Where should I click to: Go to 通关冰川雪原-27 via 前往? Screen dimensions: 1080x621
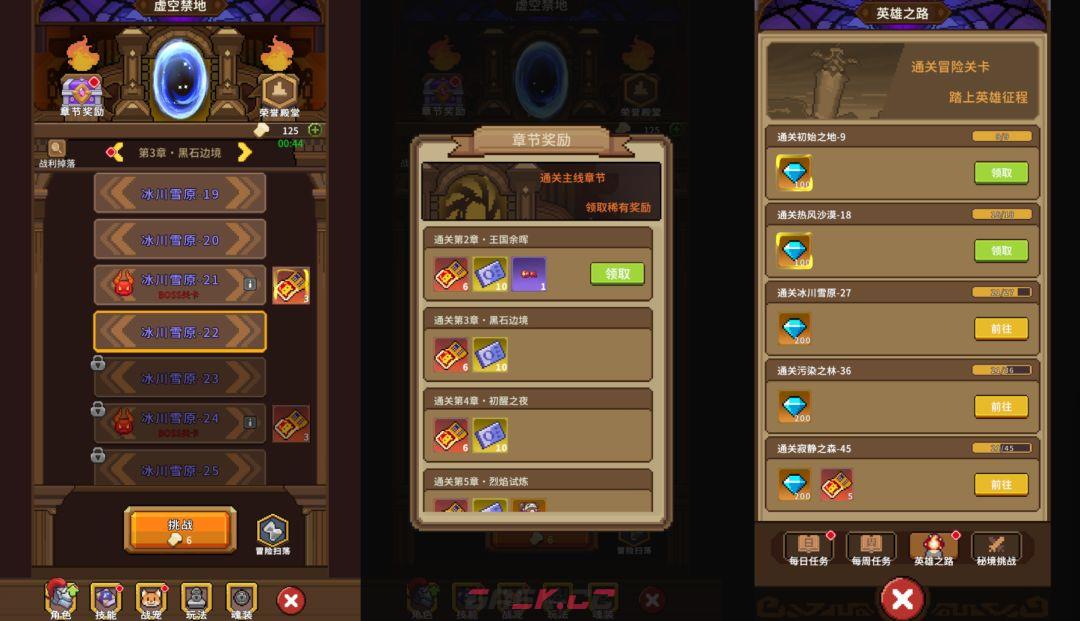point(1001,329)
